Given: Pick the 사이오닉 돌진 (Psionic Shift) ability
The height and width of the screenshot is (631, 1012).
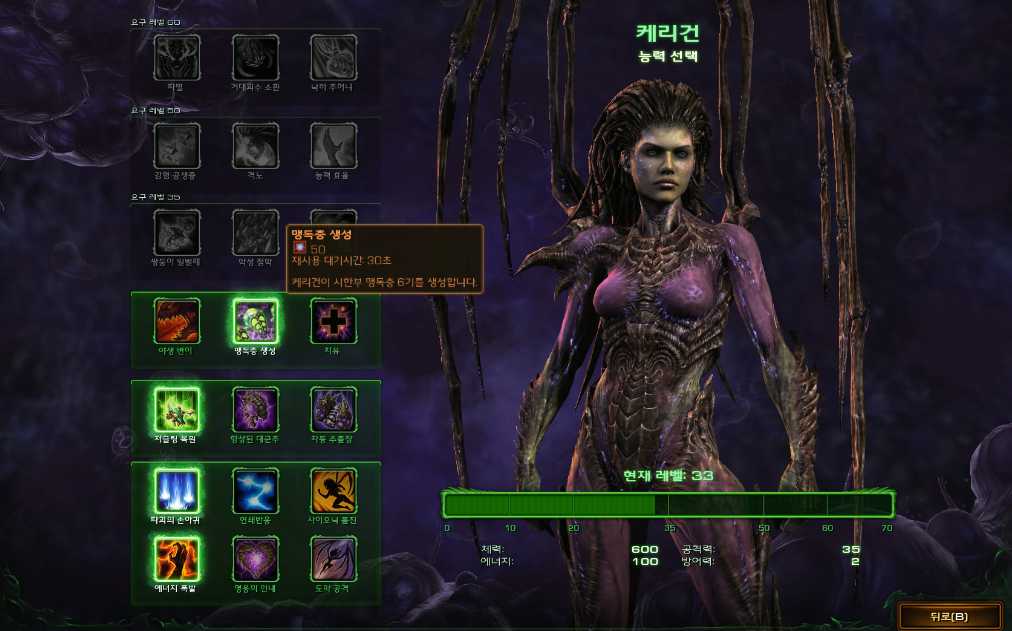Looking at the screenshot, I should click(x=333, y=491).
